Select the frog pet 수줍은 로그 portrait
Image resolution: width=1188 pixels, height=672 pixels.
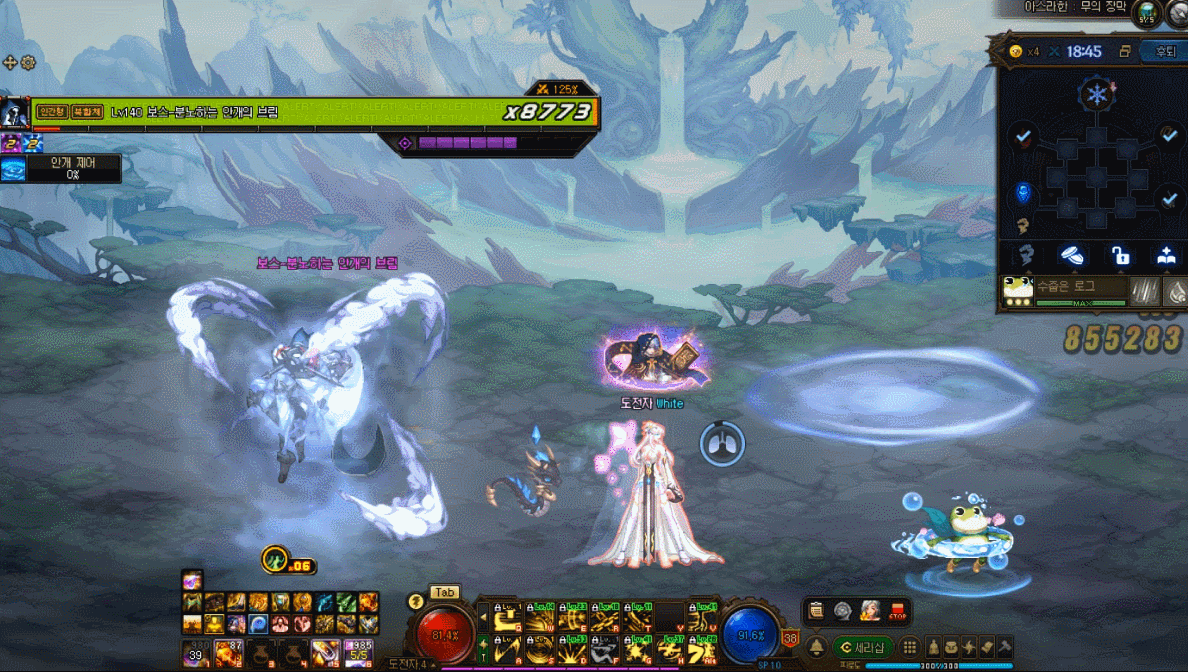[1018, 290]
